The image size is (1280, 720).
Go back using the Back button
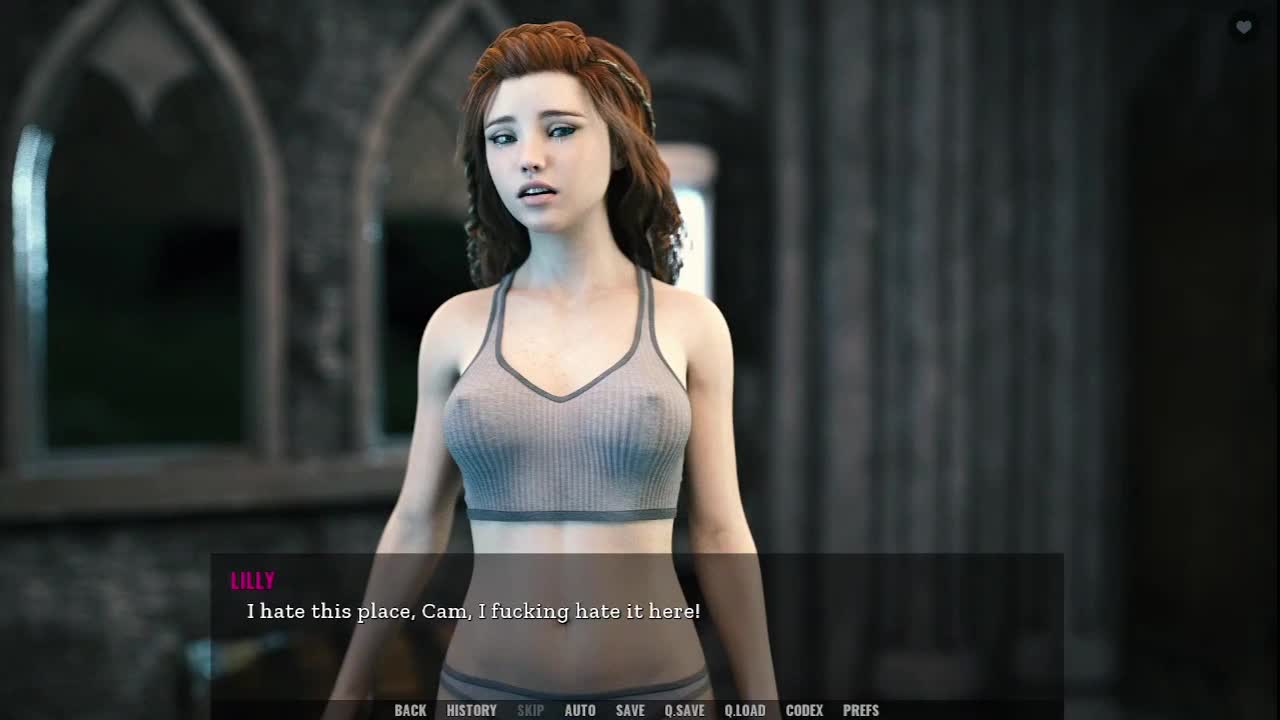click(x=410, y=710)
